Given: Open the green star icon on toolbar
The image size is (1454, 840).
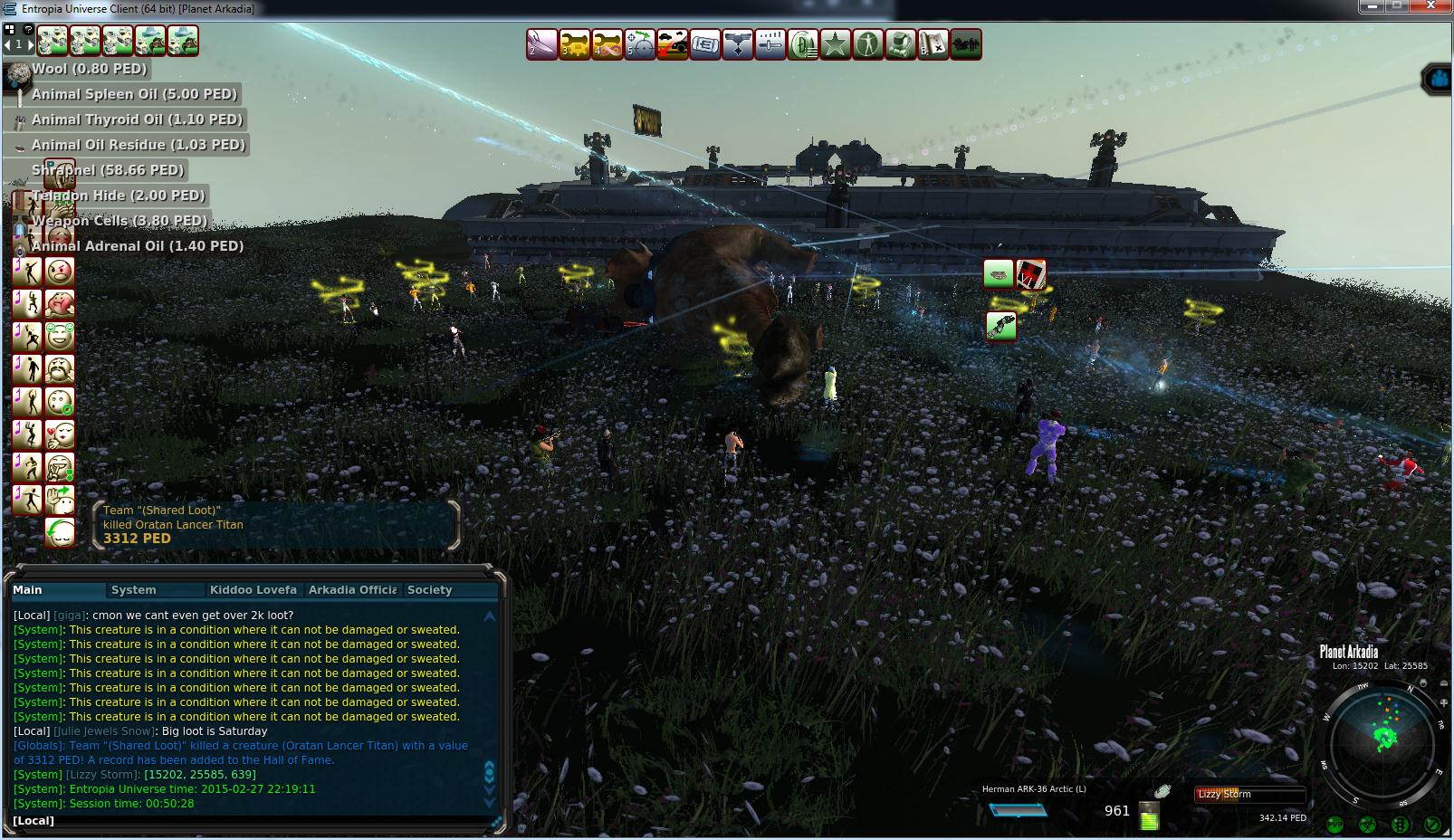Looking at the screenshot, I should 835,44.
